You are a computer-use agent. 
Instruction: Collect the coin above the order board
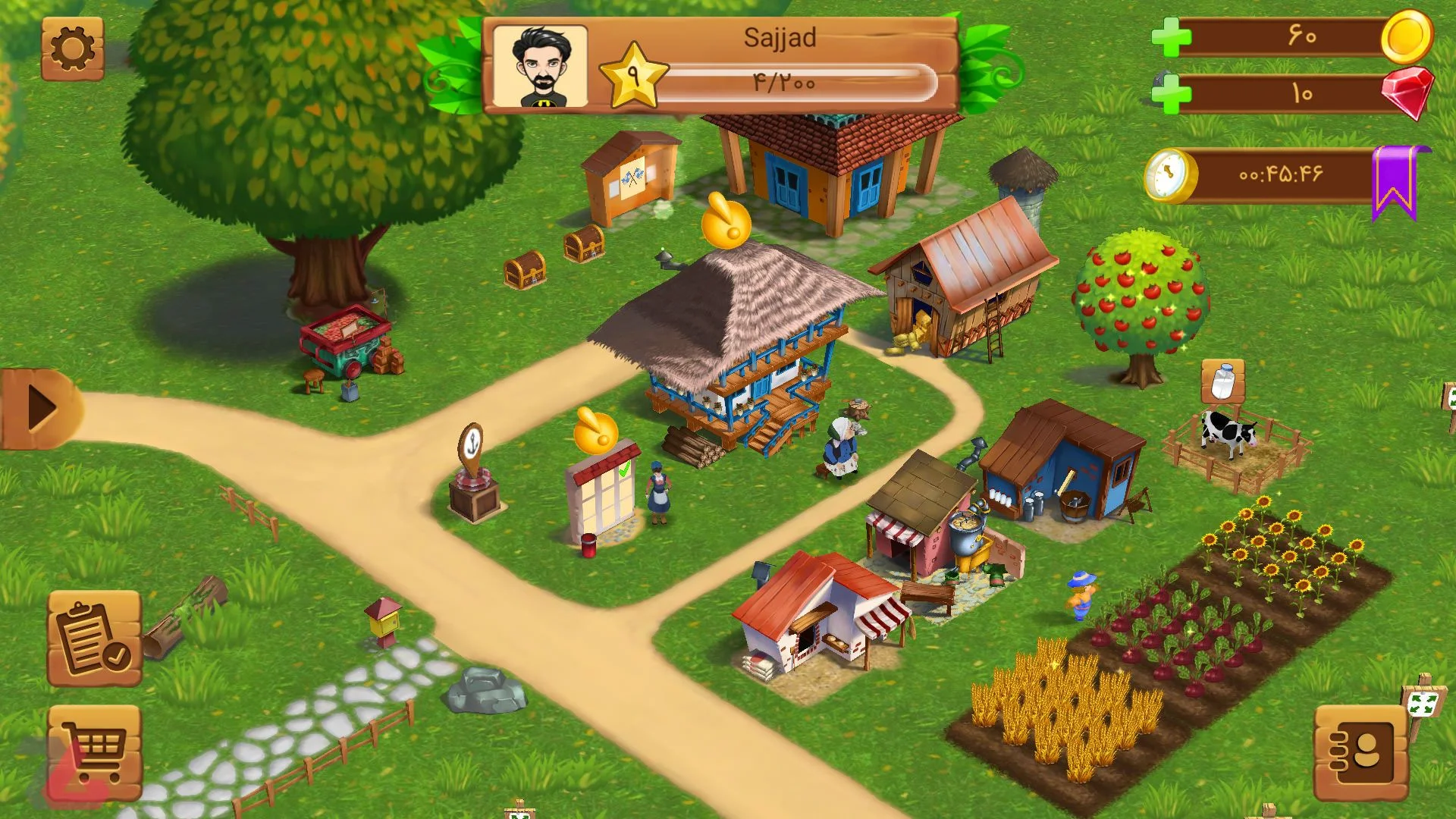coord(596,432)
